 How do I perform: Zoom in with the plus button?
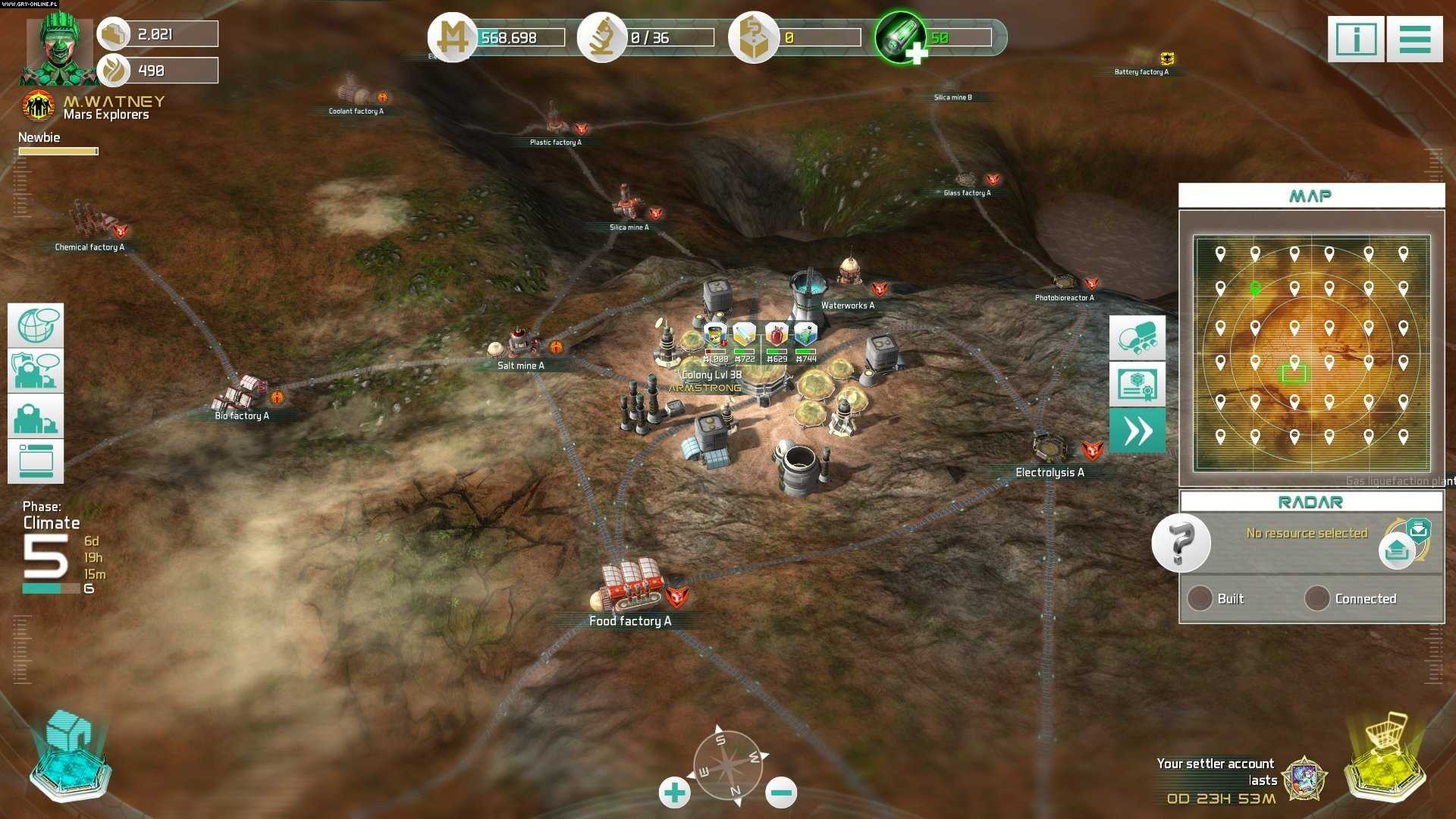point(674,793)
